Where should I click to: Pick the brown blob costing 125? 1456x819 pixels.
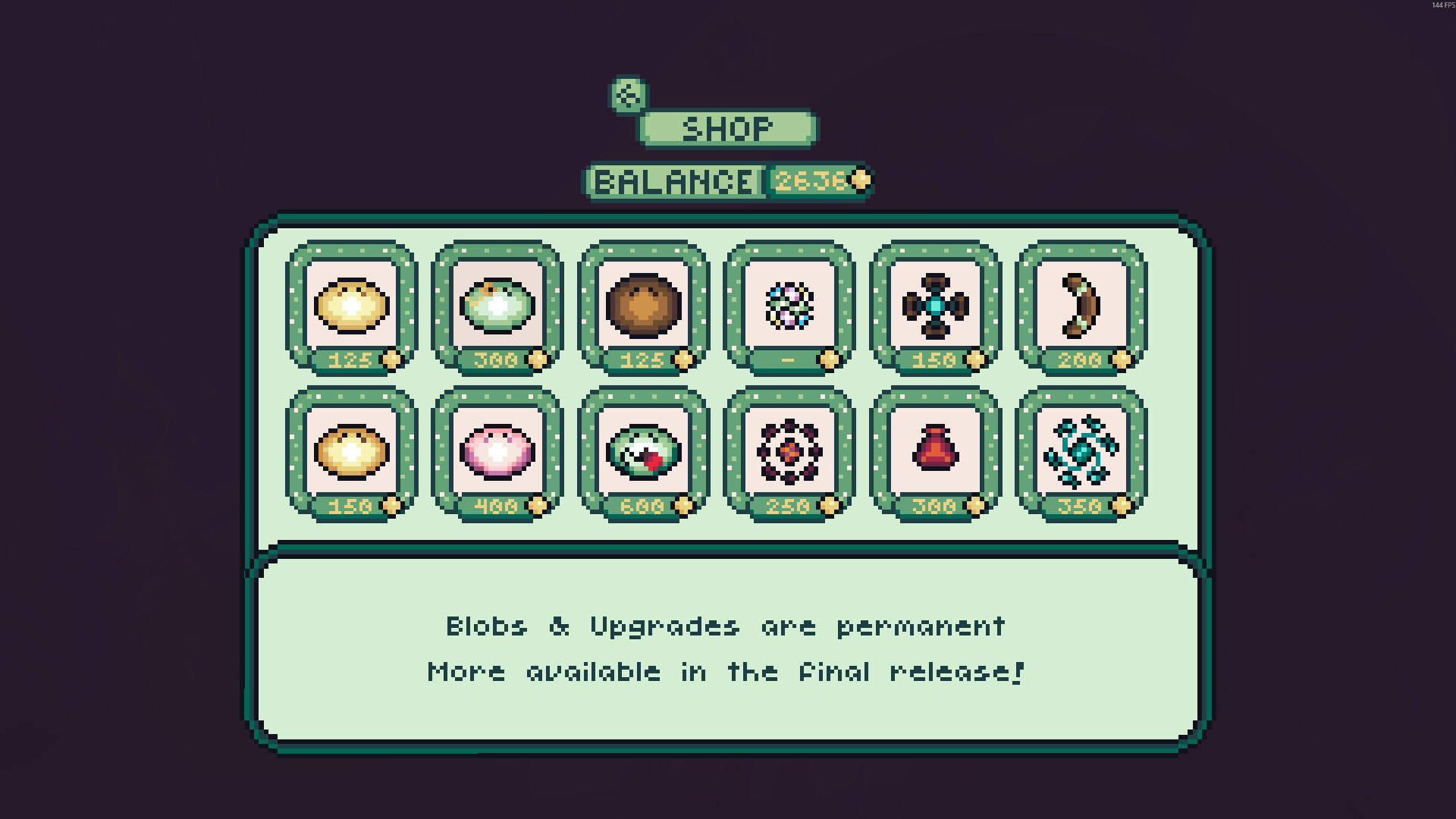point(642,305)
